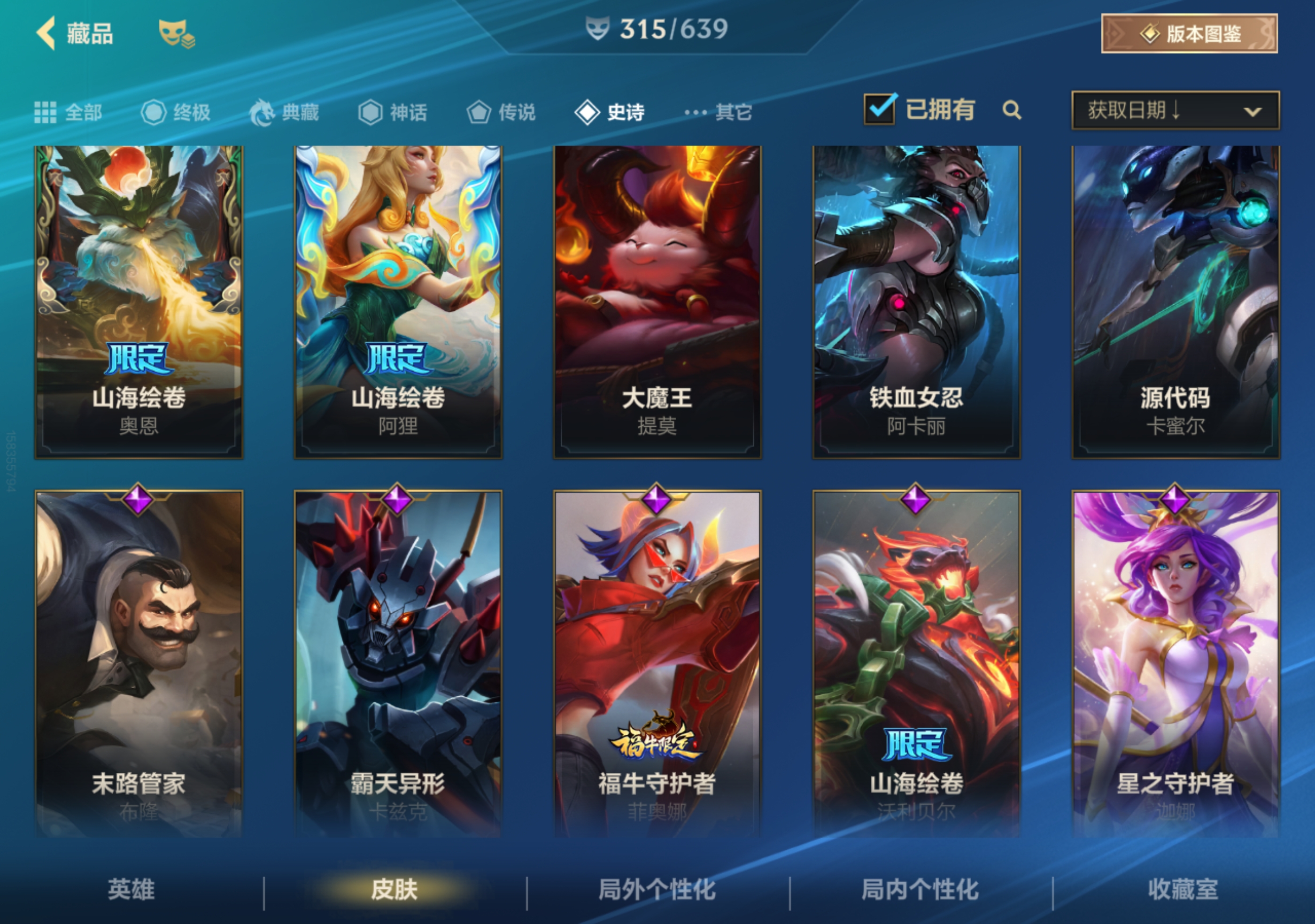Open the 版本图鉴 button

[1189, 34]
